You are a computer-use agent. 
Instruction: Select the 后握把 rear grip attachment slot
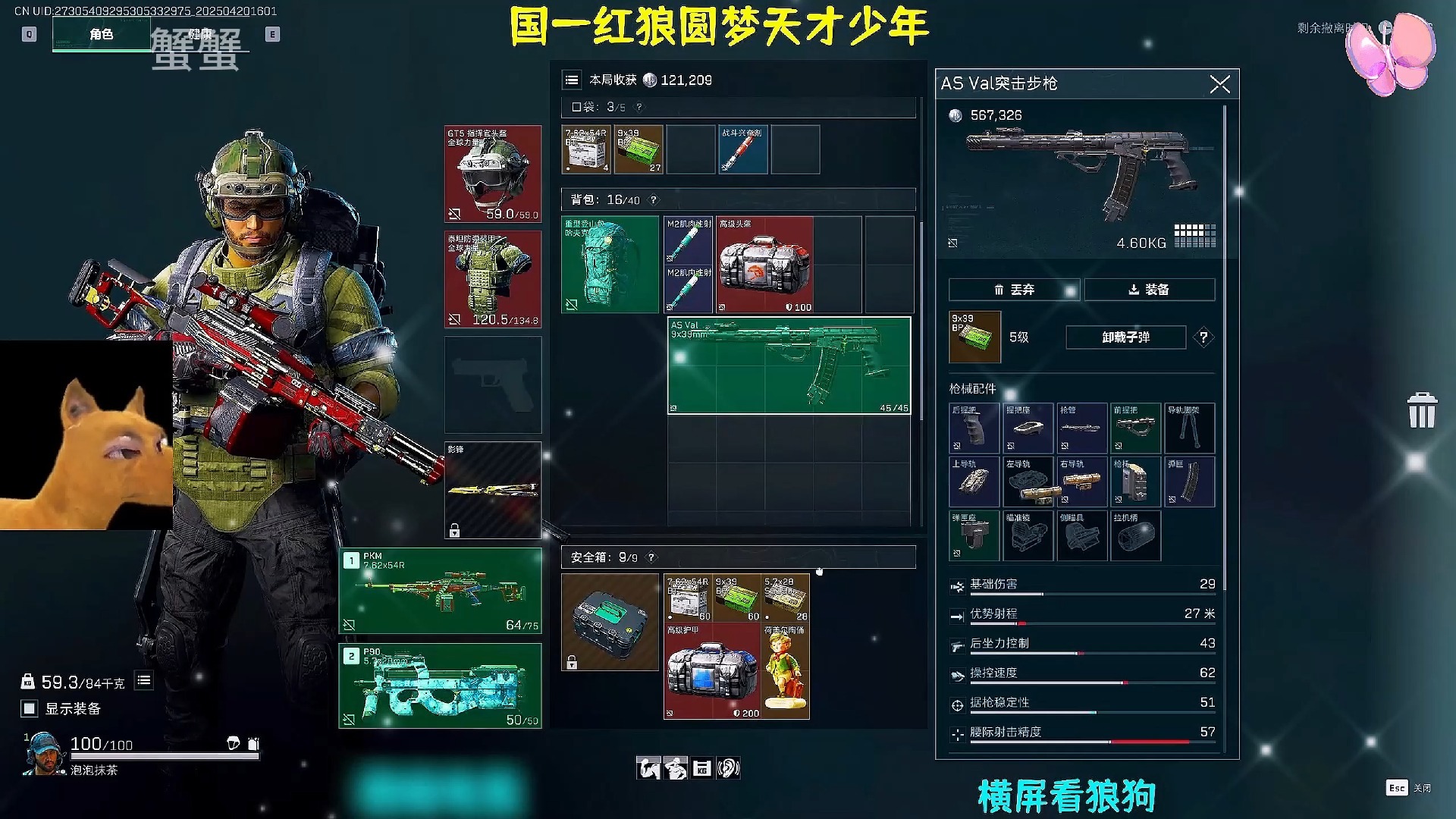[974, 428]
